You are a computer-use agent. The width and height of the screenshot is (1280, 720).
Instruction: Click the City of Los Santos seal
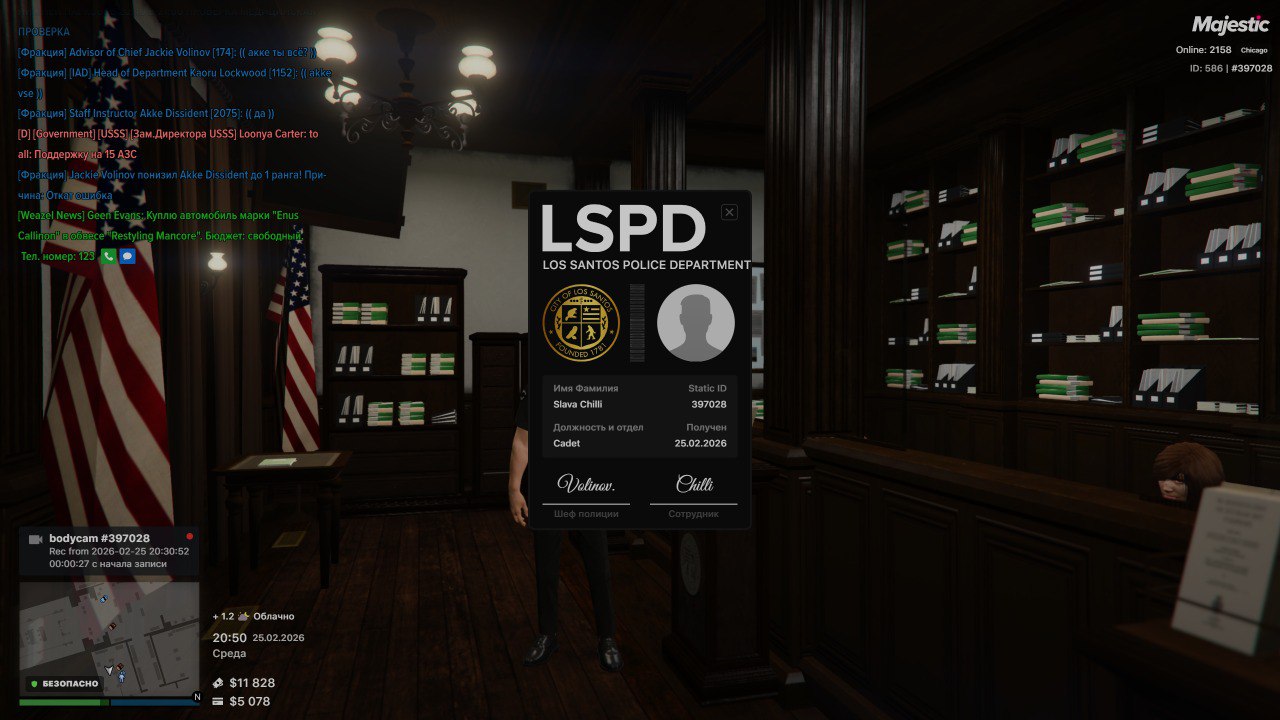[x=581, y=323]
